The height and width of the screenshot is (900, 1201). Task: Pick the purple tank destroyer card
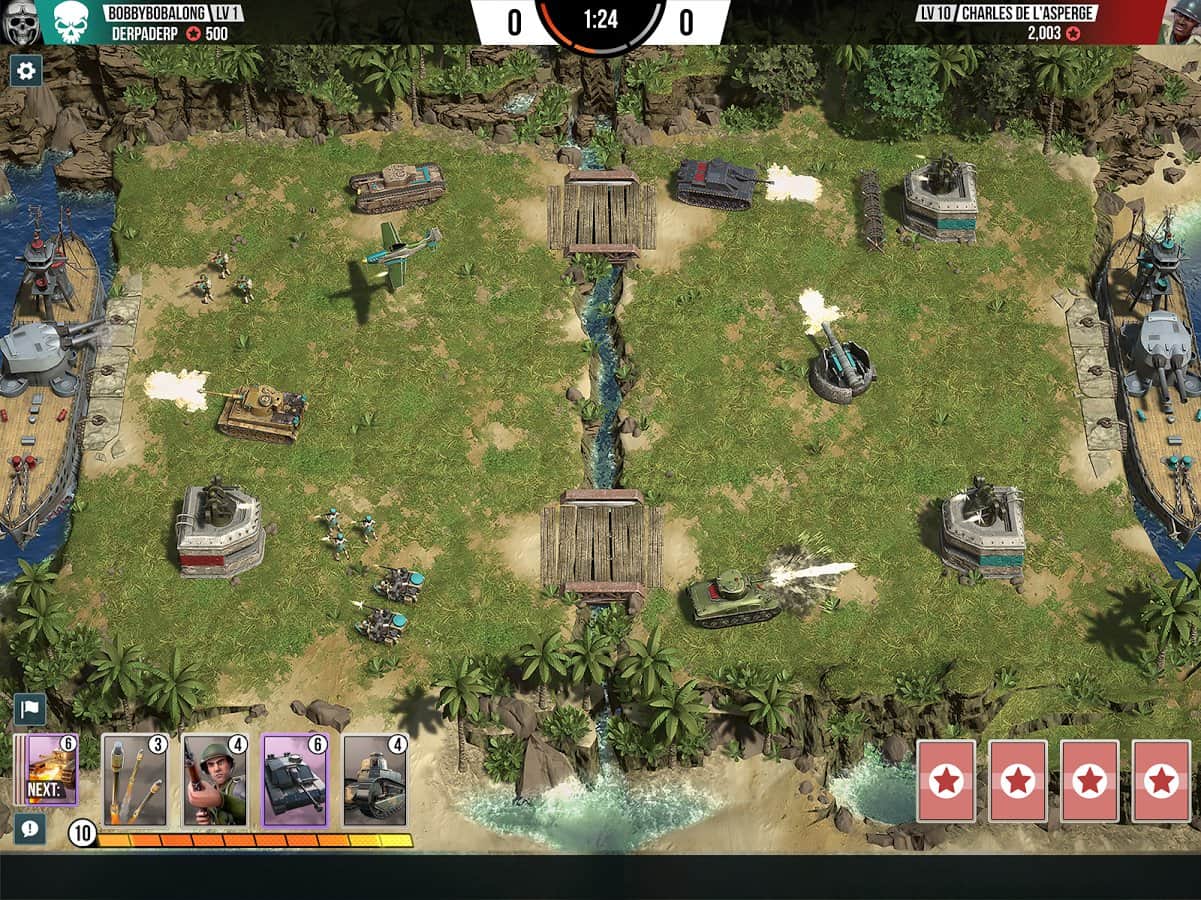tap(295, 780)
